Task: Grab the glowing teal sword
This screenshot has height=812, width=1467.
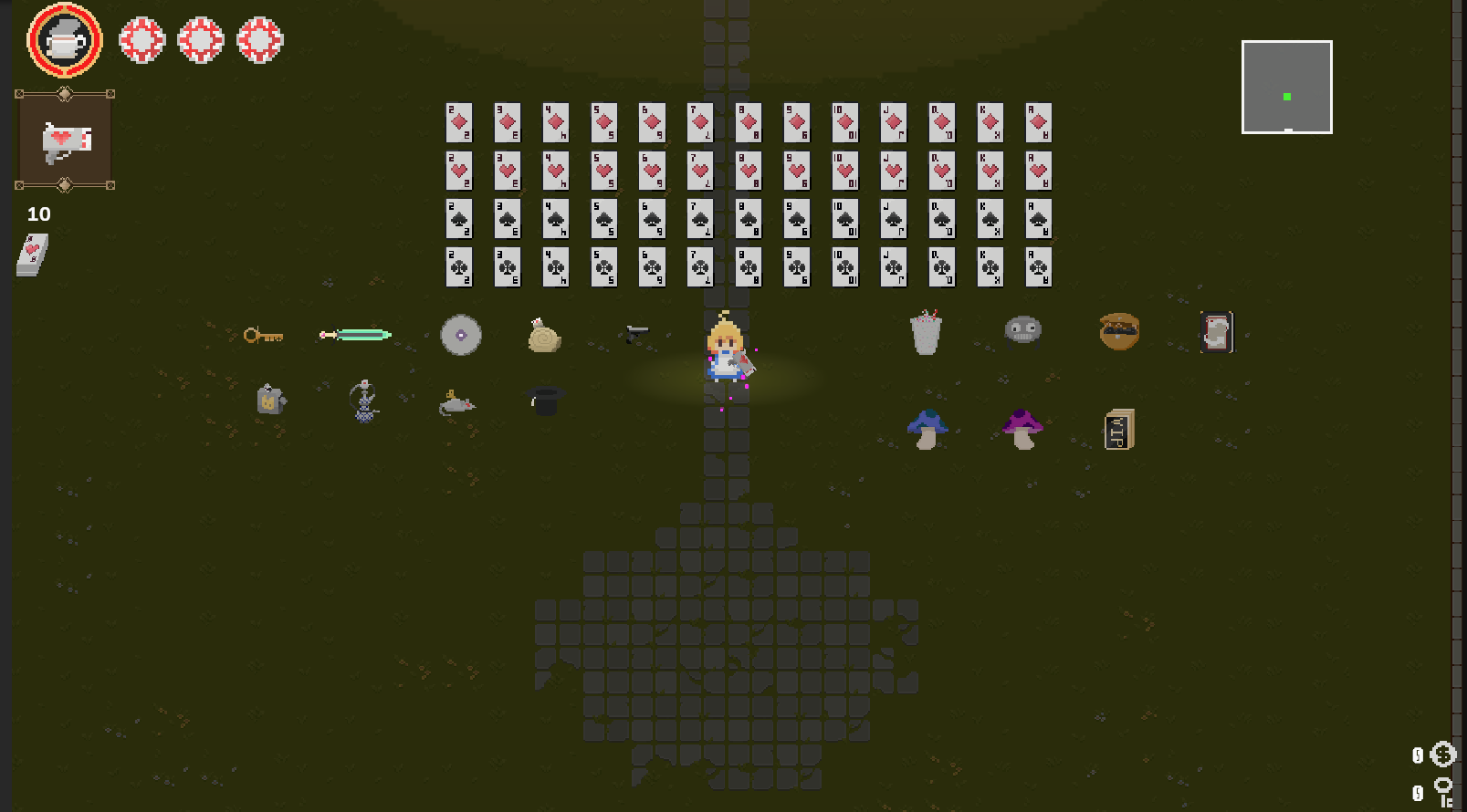Action: (354, 334)
